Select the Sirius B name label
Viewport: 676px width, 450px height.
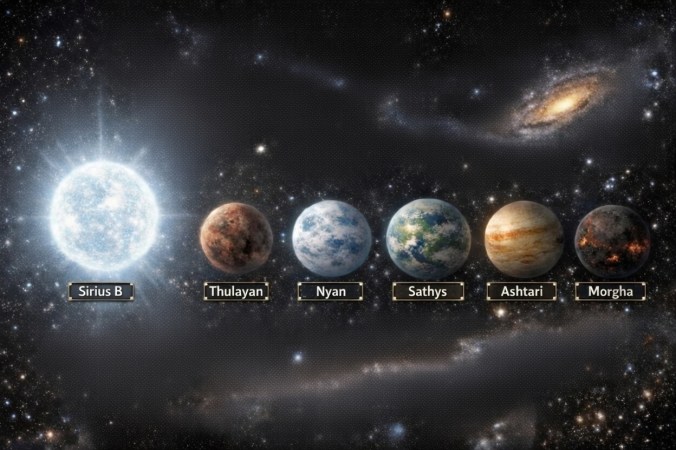[x=101, y=291]
